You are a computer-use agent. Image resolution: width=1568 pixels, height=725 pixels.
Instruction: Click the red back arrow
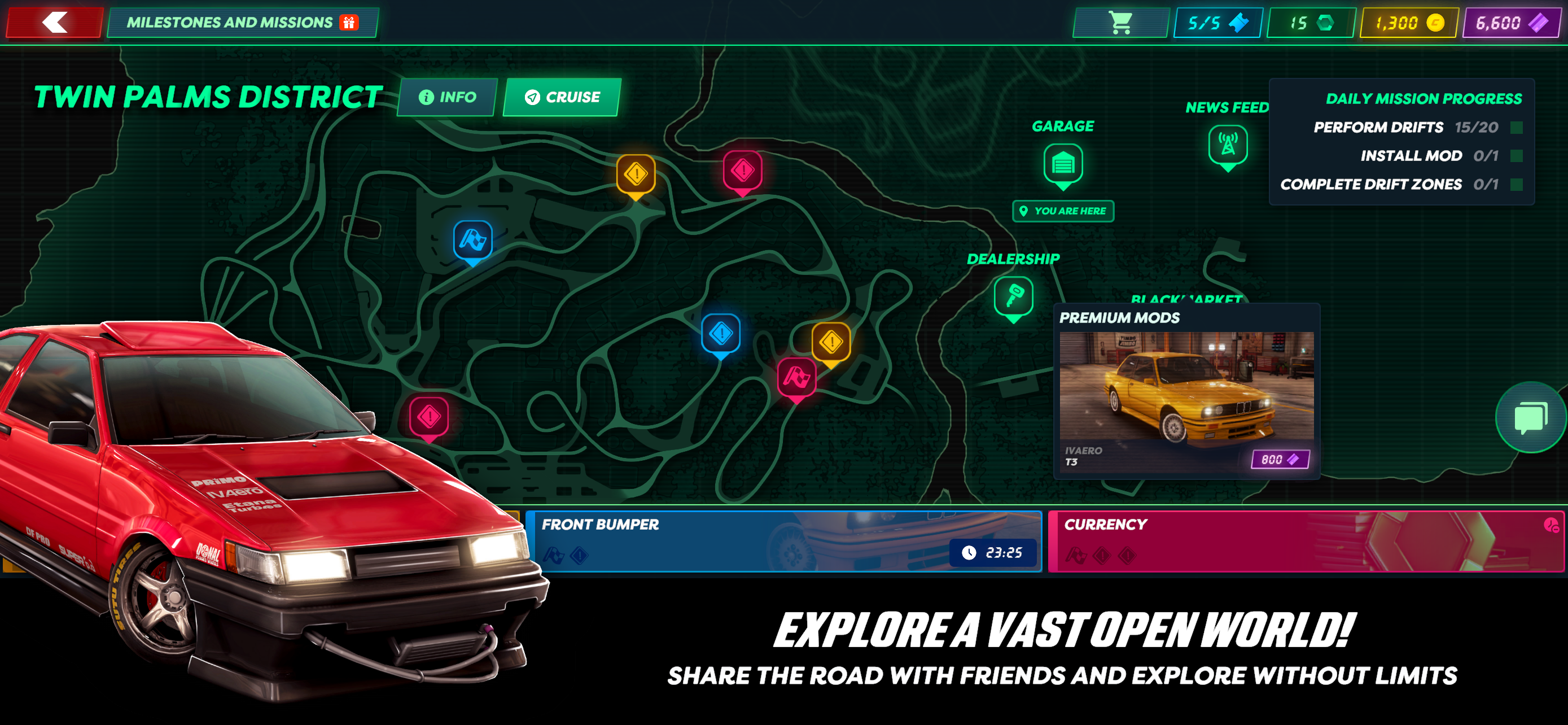(55, 23)
